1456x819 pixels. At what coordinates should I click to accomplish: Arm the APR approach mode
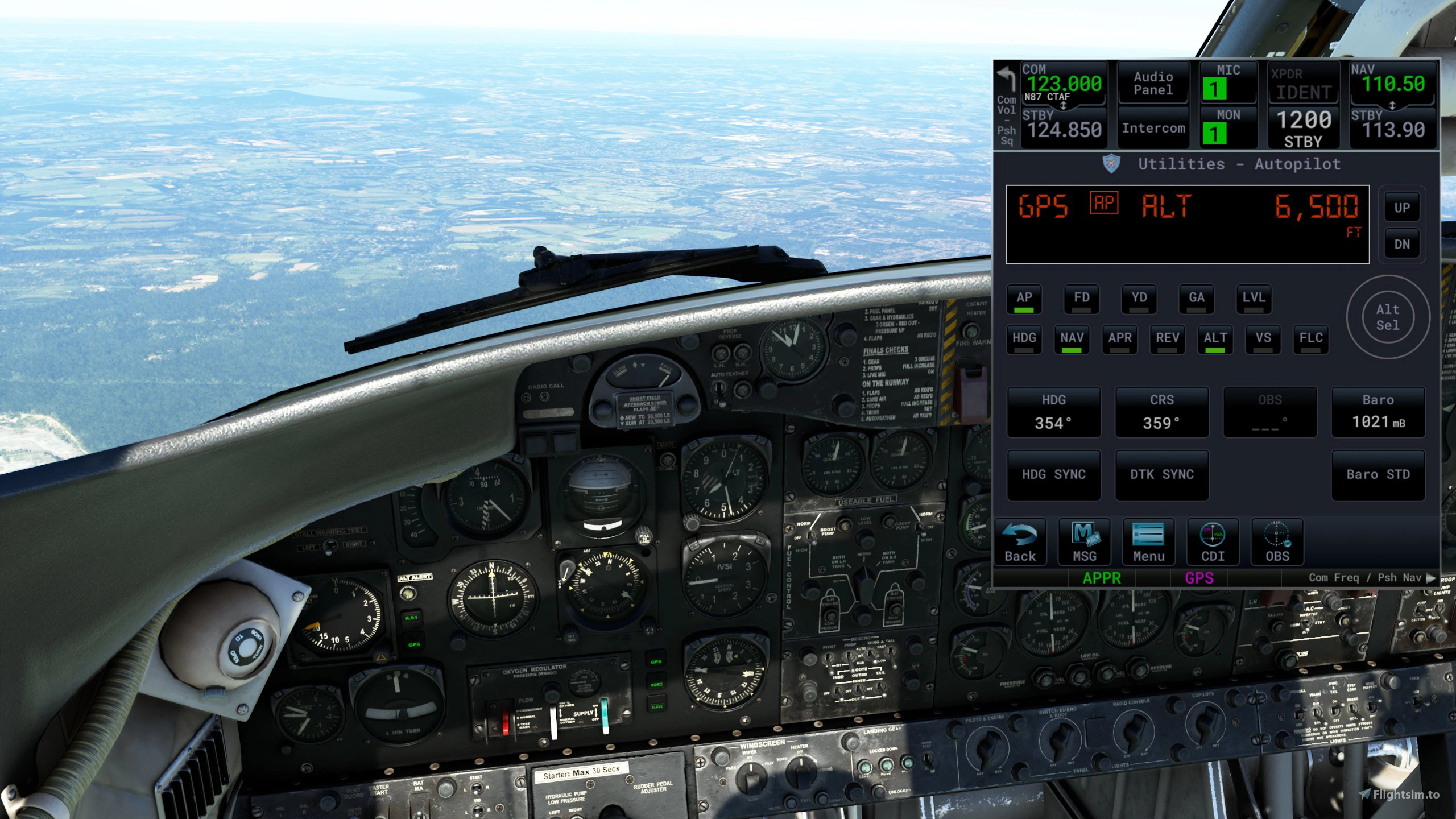click(x=1119, y=338)
